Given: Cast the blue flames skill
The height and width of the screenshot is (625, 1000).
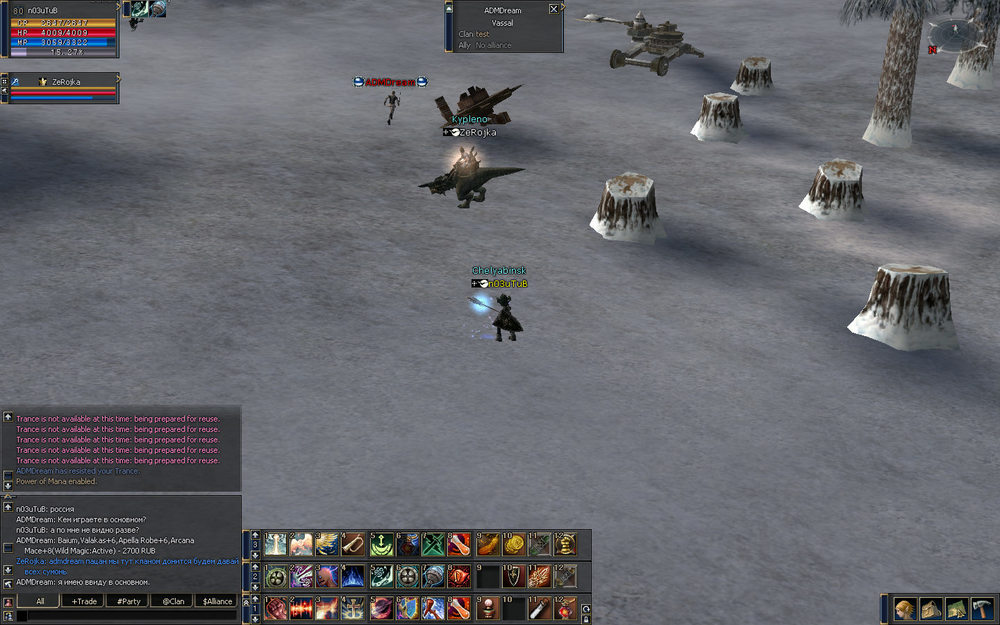Looking at the screenshot, I should point(353,576).
